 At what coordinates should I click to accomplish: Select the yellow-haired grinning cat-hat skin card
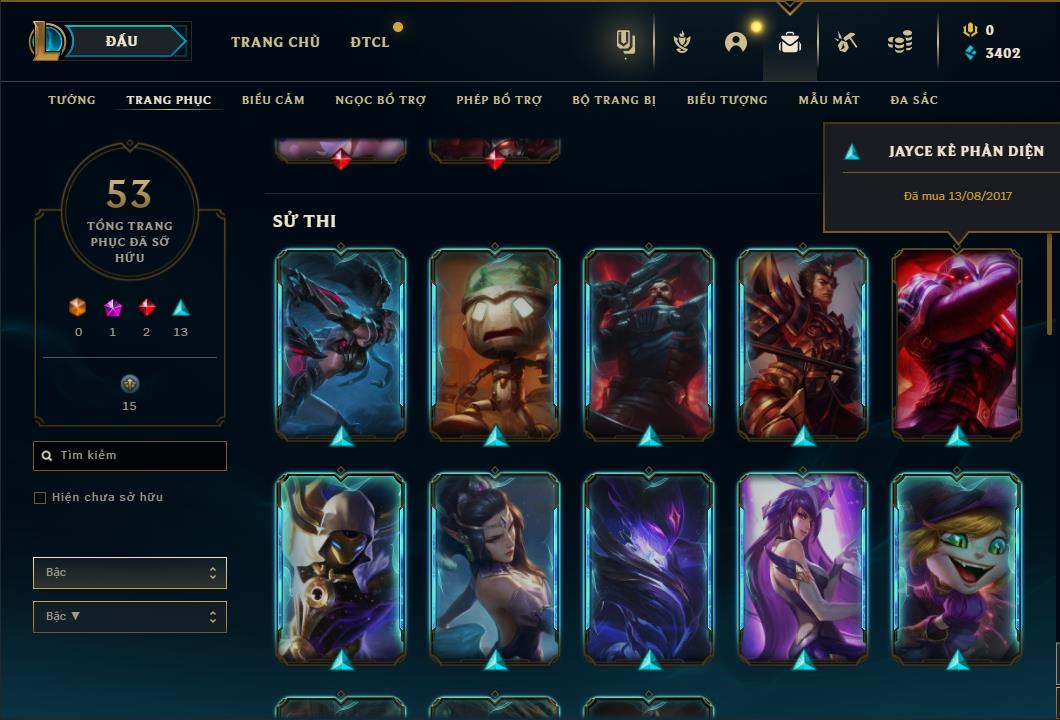pos(957,567)
